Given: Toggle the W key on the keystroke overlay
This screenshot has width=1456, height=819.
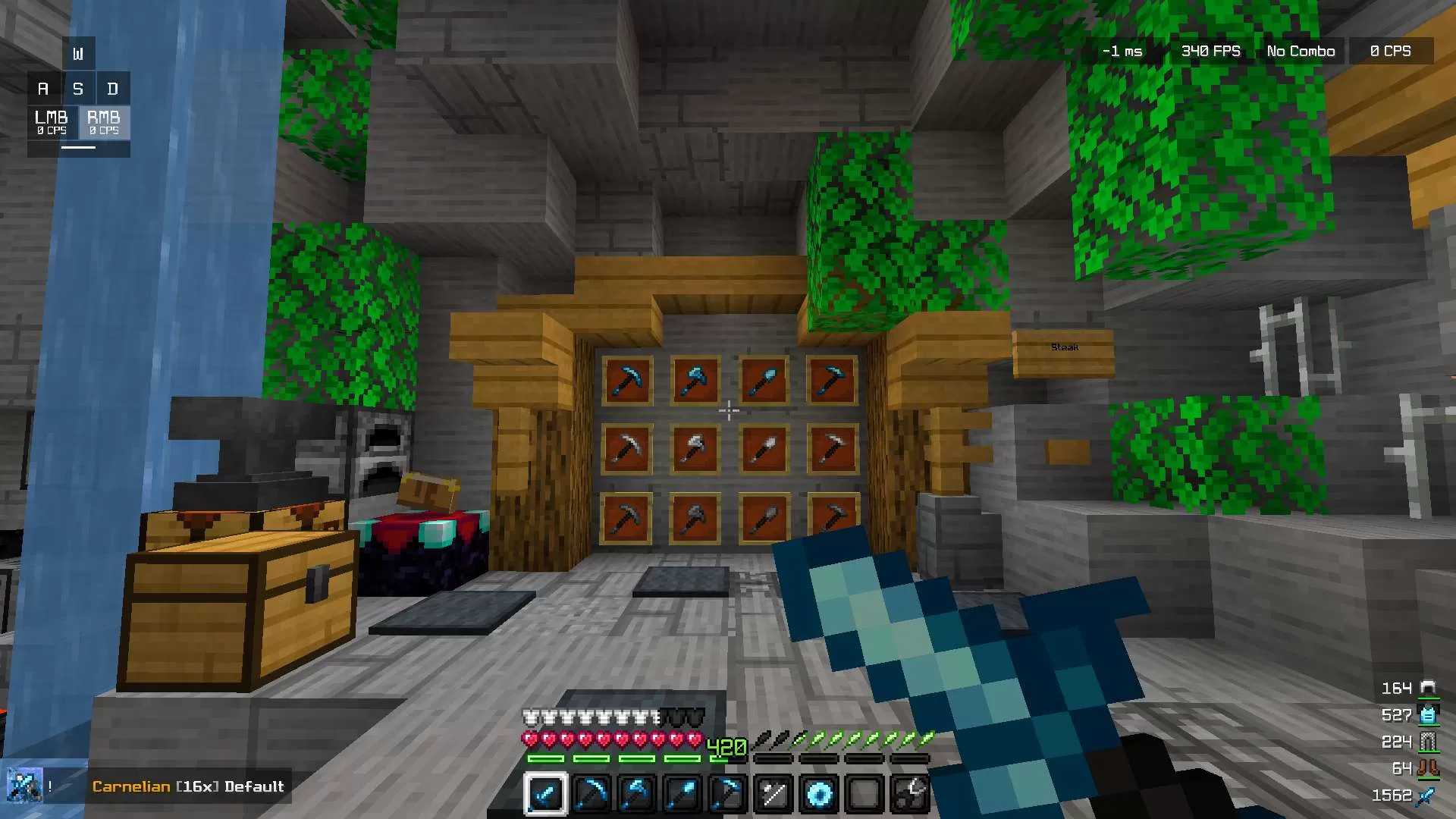Looking at the screenshot, I should pos(78,52).
